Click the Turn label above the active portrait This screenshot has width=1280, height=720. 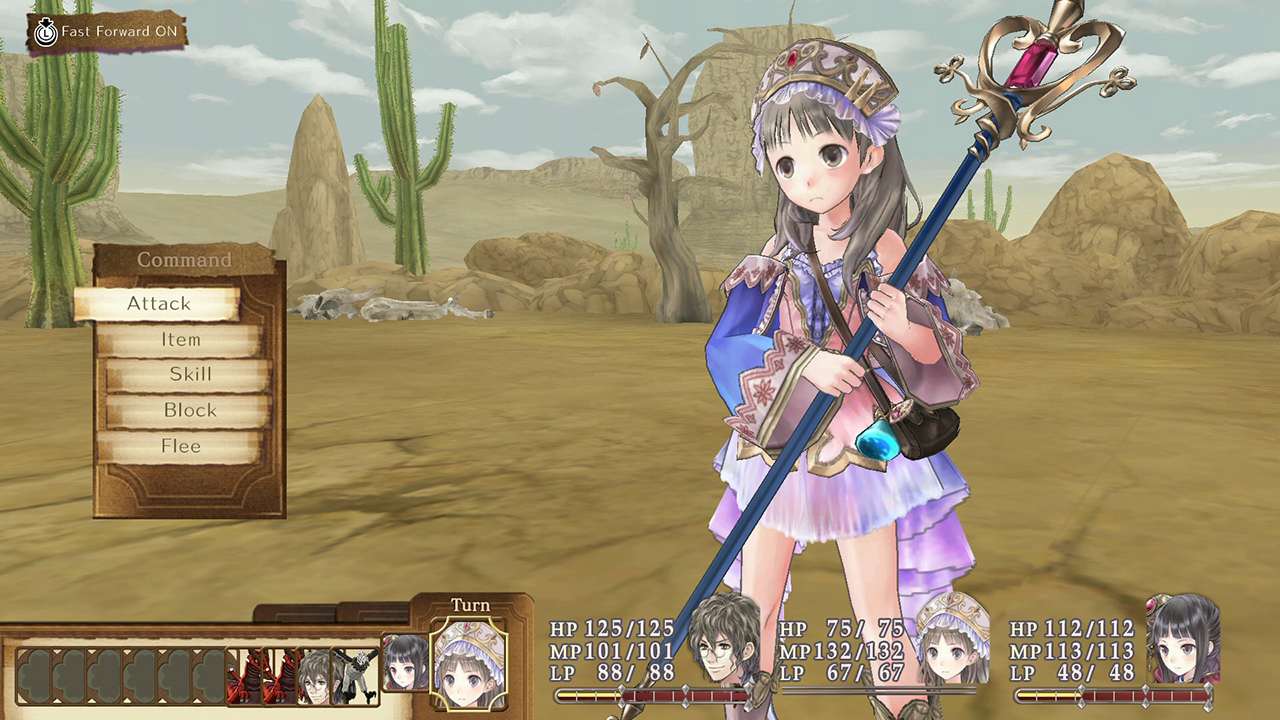pyautogui.click(x=470, y=604)
